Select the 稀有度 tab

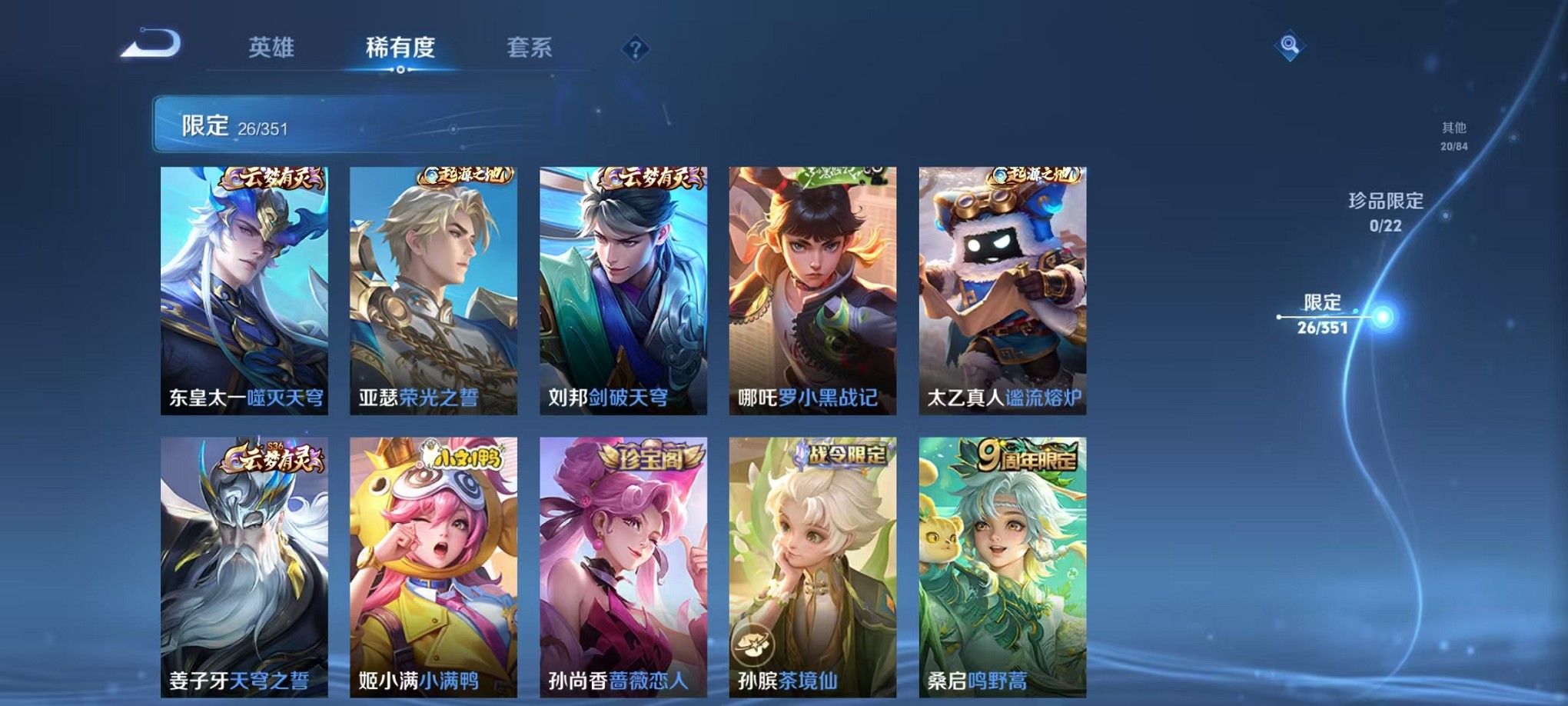coord(401,48)
